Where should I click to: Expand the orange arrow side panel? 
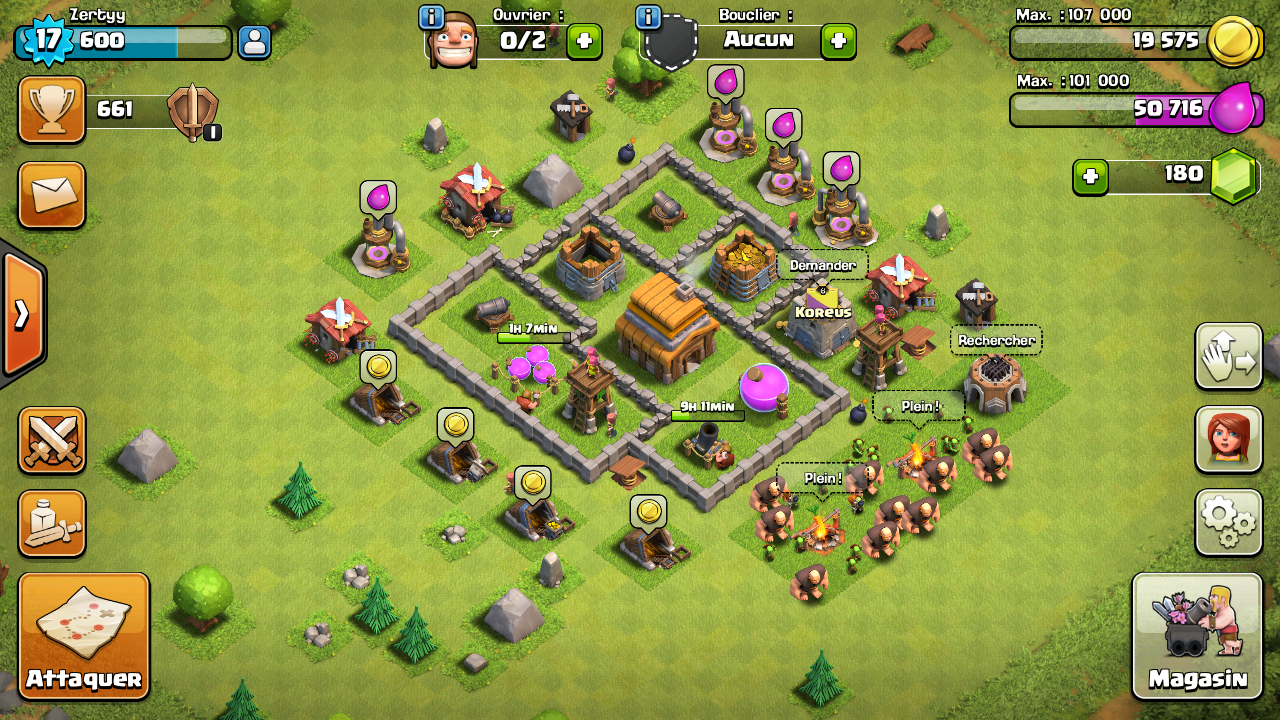(22, 315)
